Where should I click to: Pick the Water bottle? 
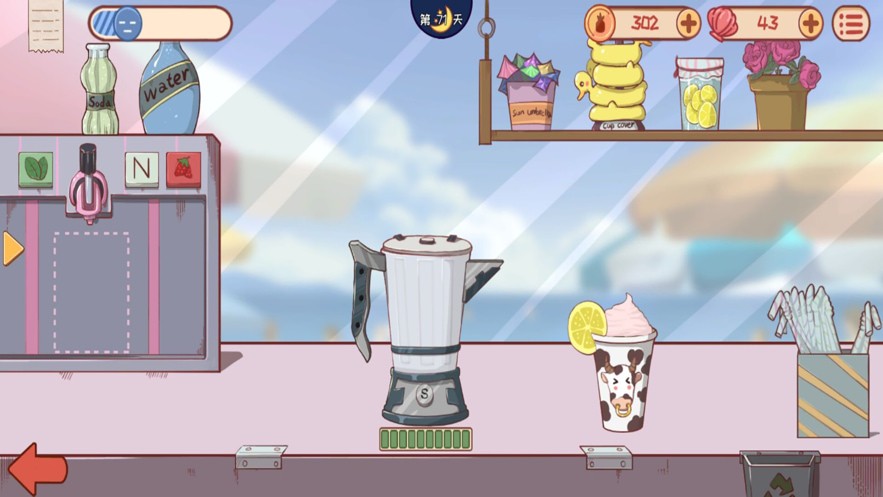pyautogui.click(x=166, y=88)
